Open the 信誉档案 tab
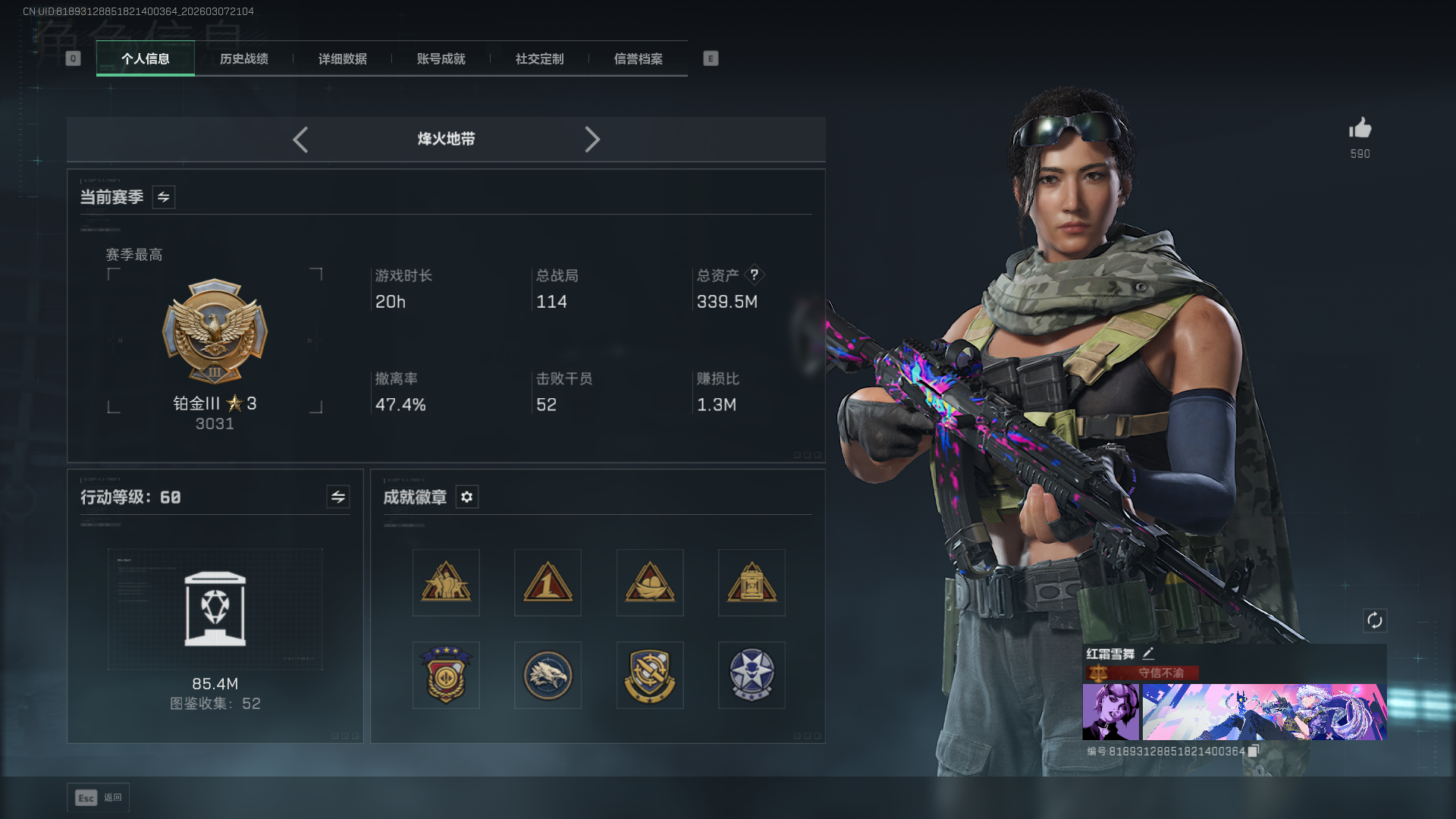 [639, 58]
